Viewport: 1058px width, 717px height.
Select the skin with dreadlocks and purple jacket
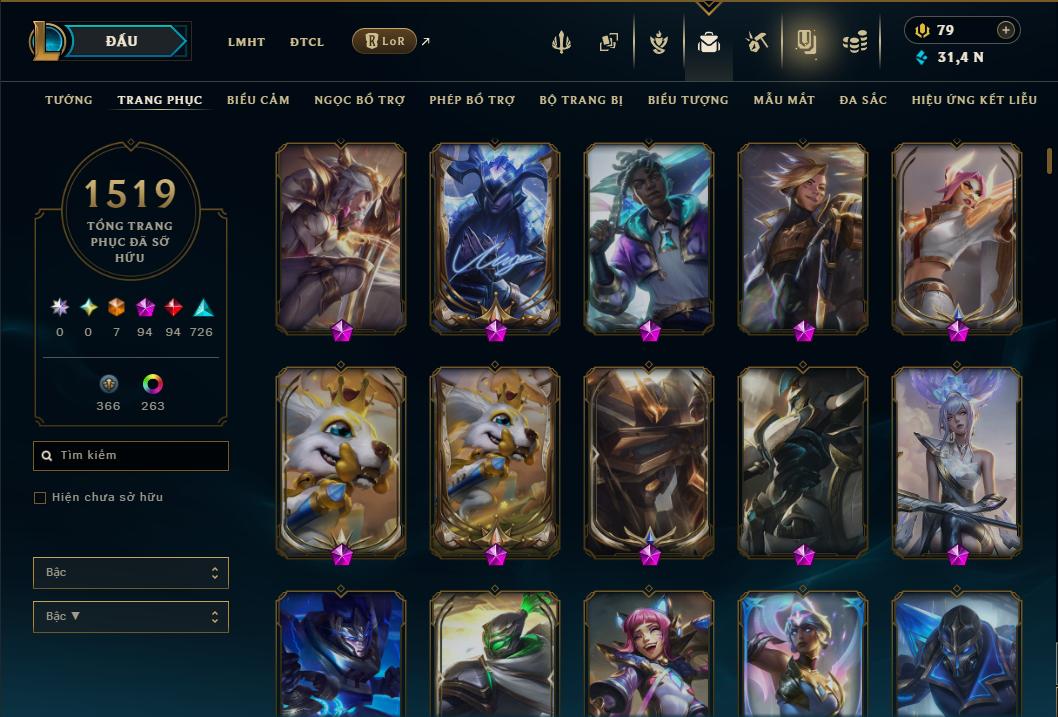point(649,237)
